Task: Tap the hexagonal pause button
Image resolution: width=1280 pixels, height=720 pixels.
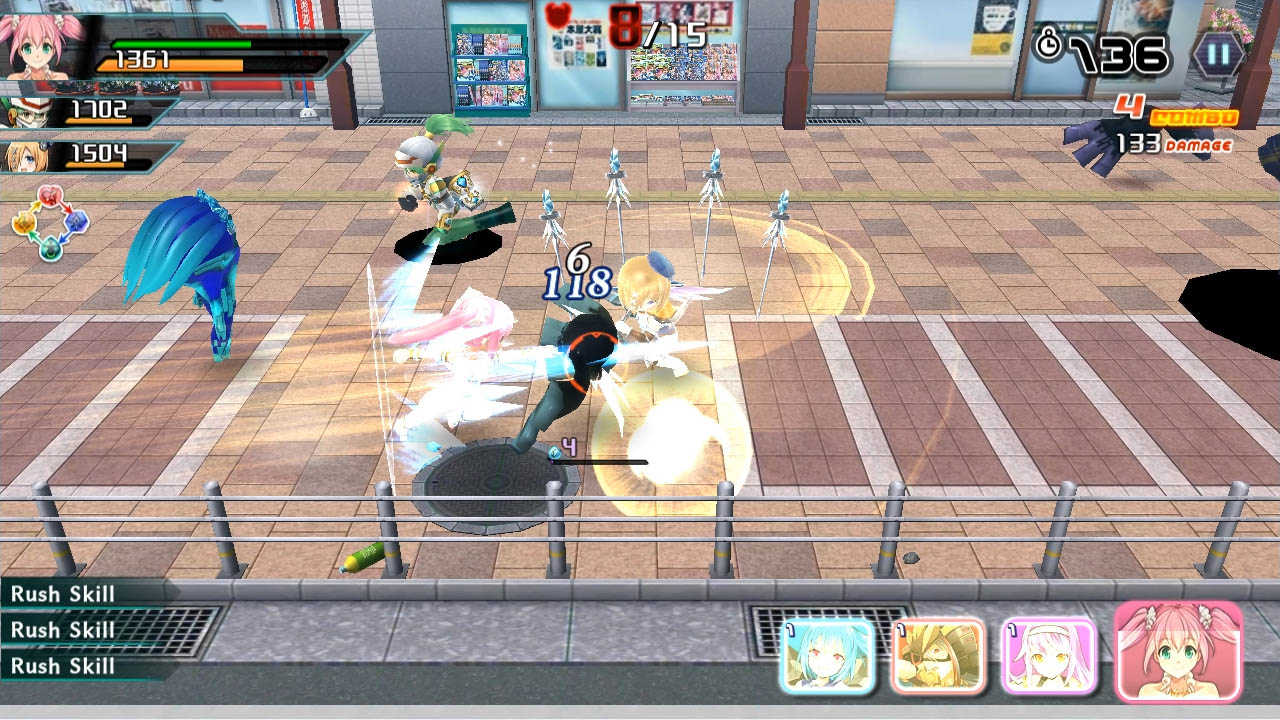Action: (1219, 55)
